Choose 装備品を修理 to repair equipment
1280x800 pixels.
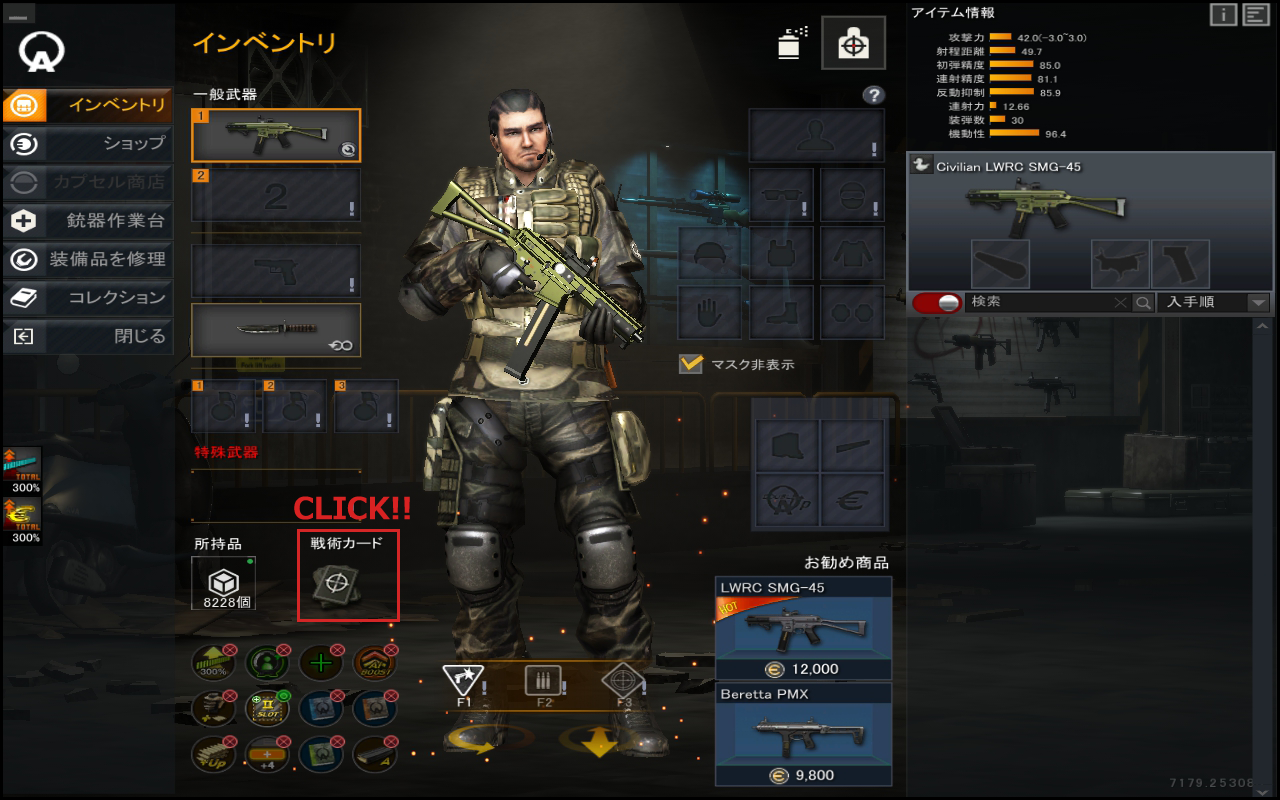tap(88, 260)
